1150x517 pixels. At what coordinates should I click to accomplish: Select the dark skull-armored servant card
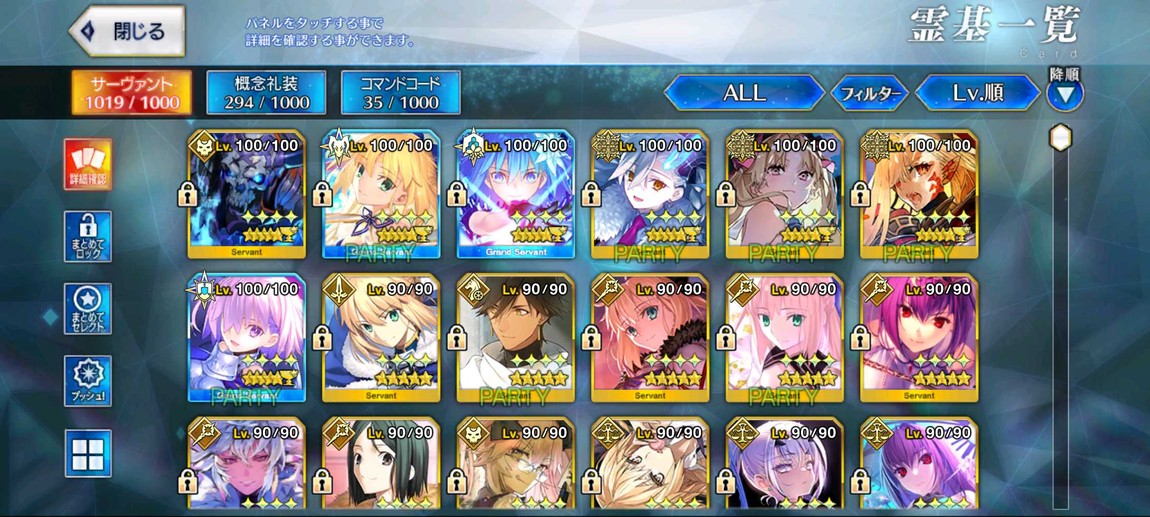246,194
